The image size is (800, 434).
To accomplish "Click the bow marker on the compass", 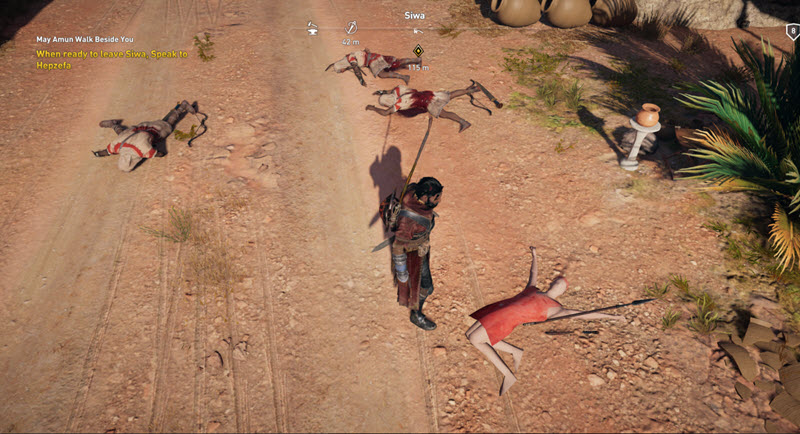I will [351, 28].
